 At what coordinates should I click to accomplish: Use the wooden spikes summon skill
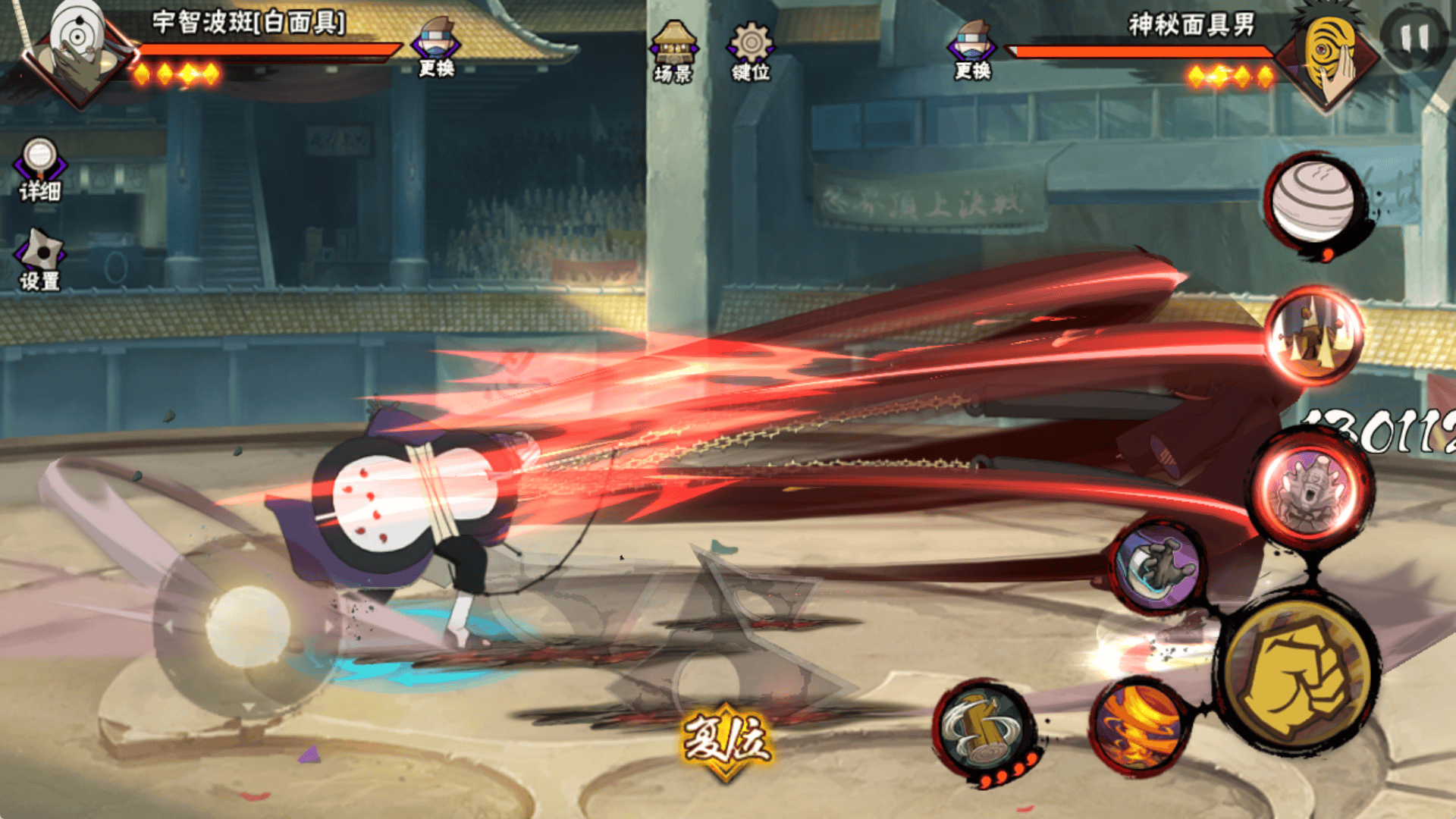[1313, 335]
